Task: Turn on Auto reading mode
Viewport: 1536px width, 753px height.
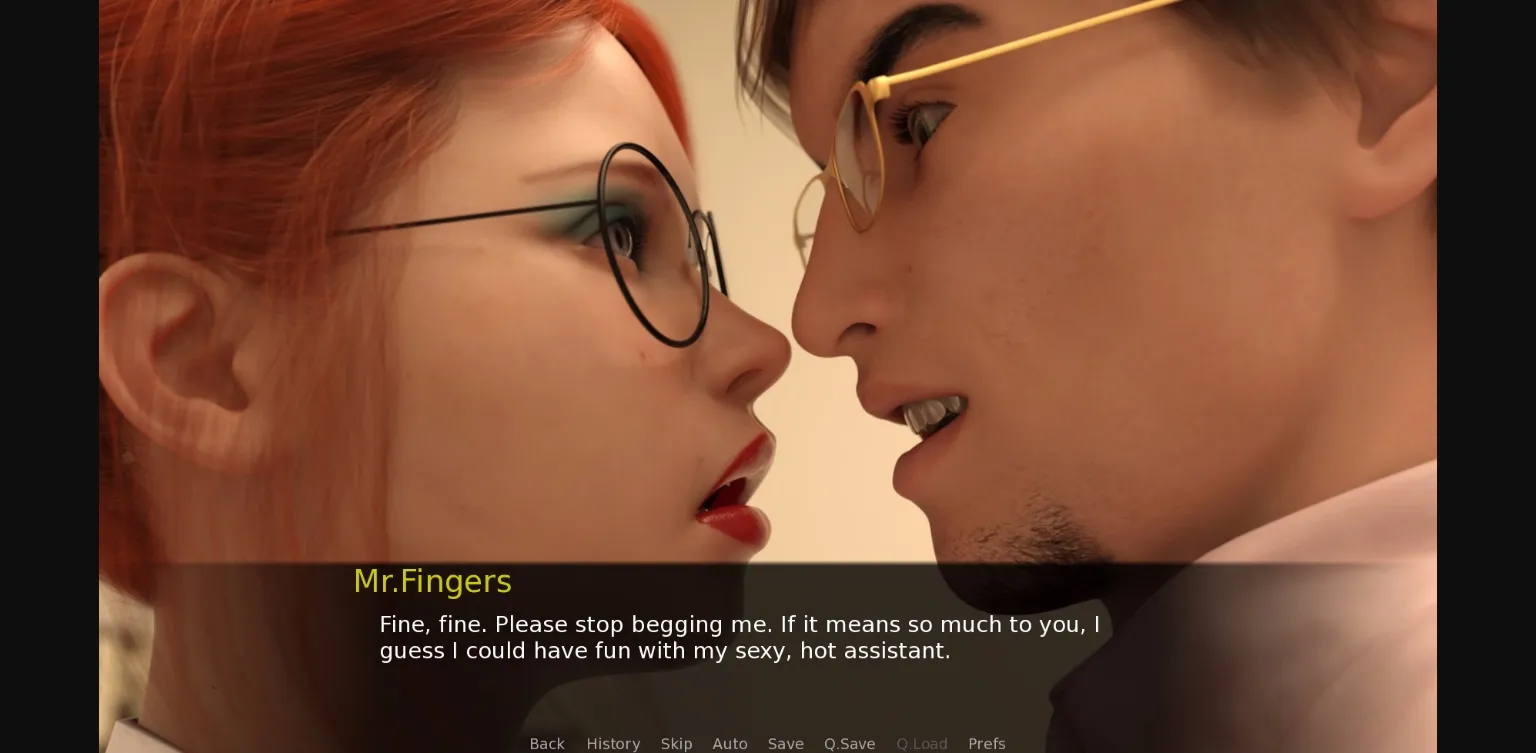Action: click(730, 744)
